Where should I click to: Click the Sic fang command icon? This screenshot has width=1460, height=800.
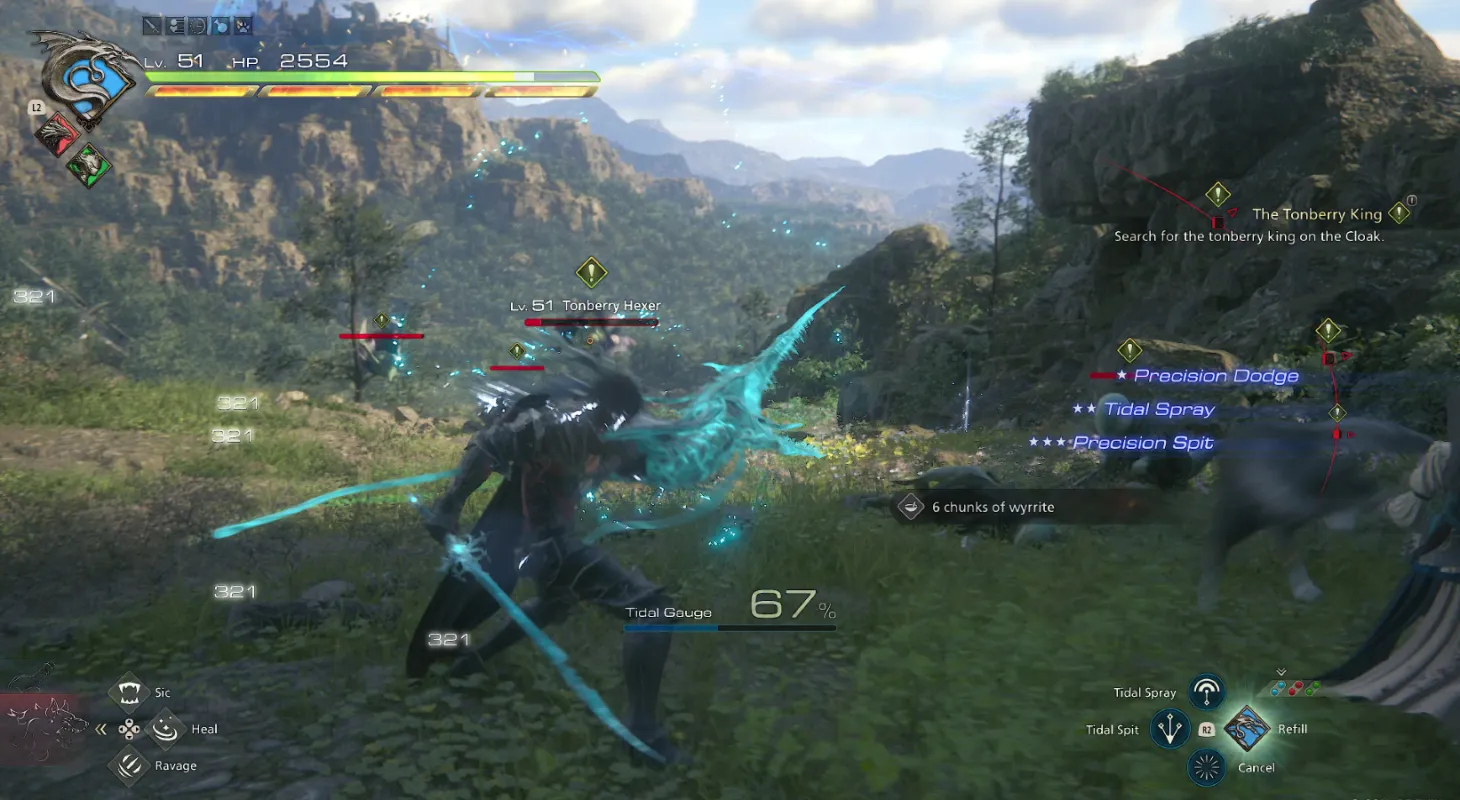click(x=127, y=692)
